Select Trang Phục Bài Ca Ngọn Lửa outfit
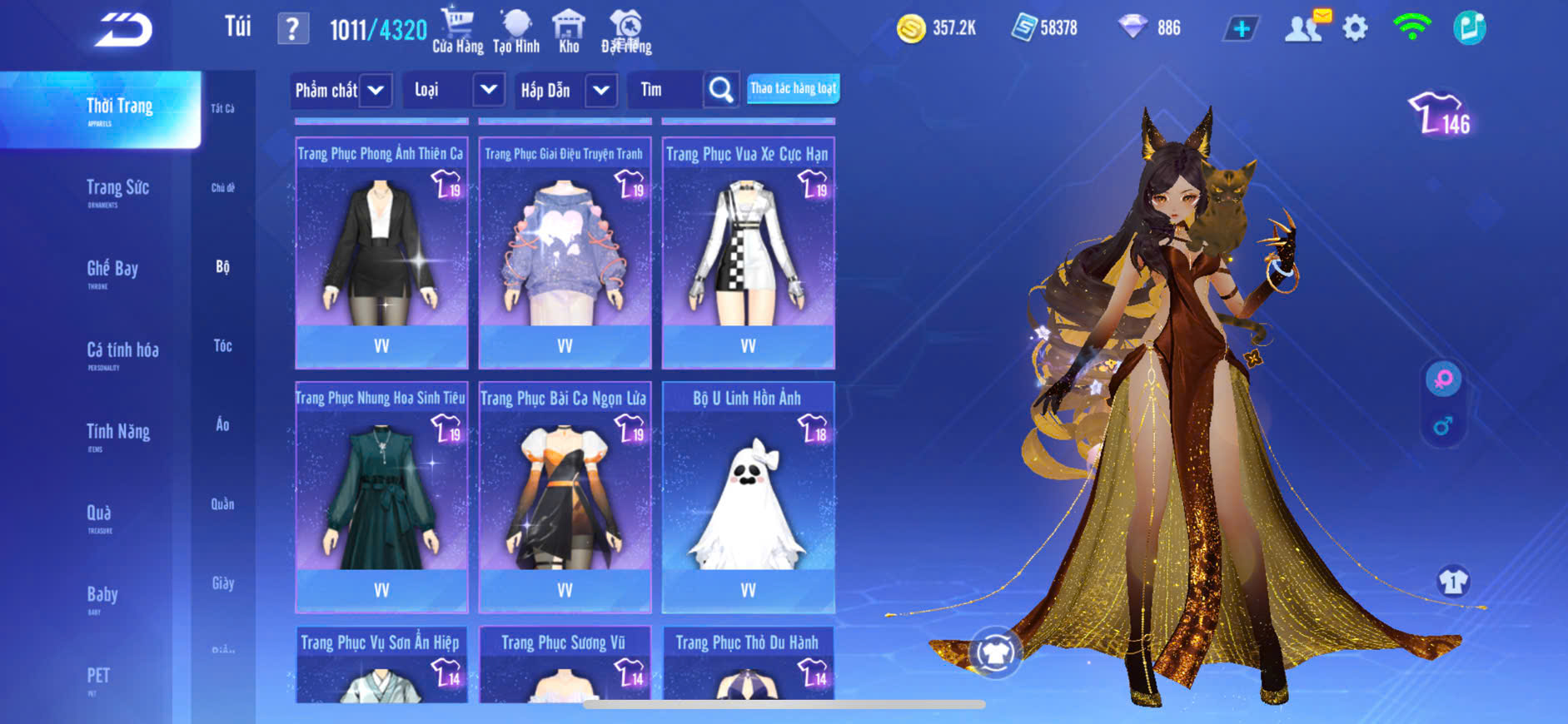The height and width of the screenshot is (724, 1568). coord(565,497)
